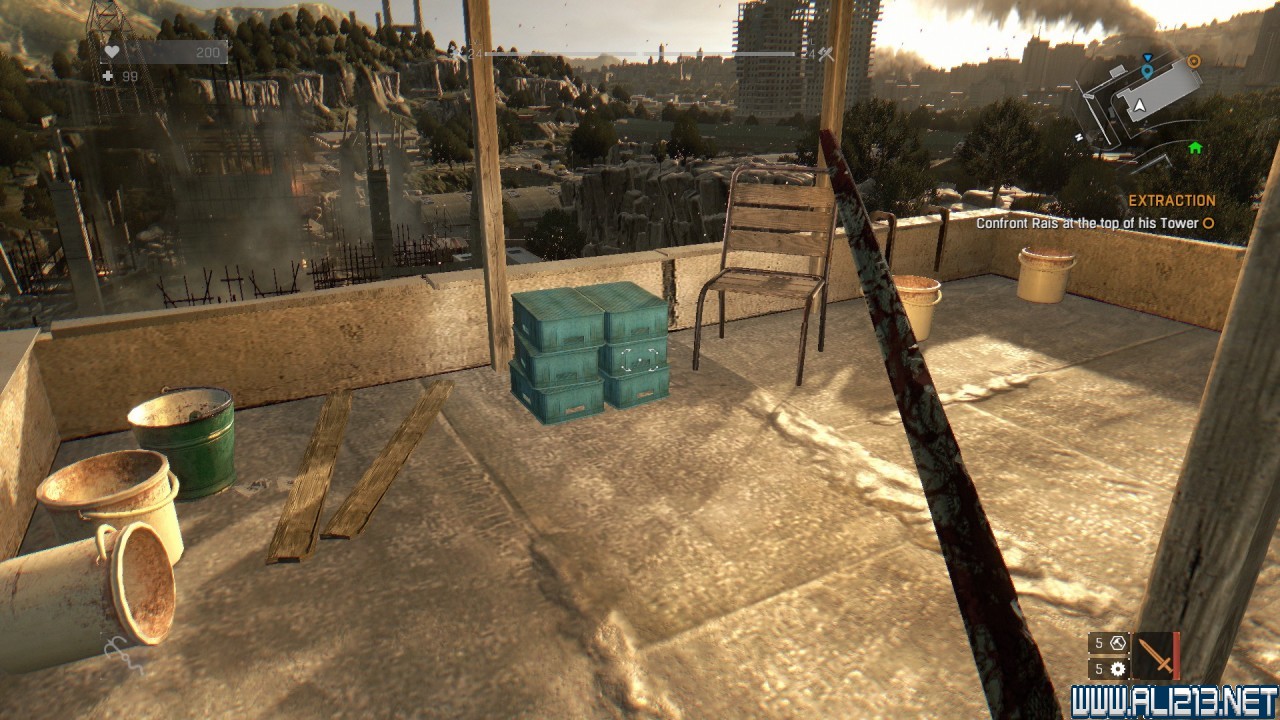Click the gear parts-count icon
1280x720 pixels.
(x=1117, y=669)
